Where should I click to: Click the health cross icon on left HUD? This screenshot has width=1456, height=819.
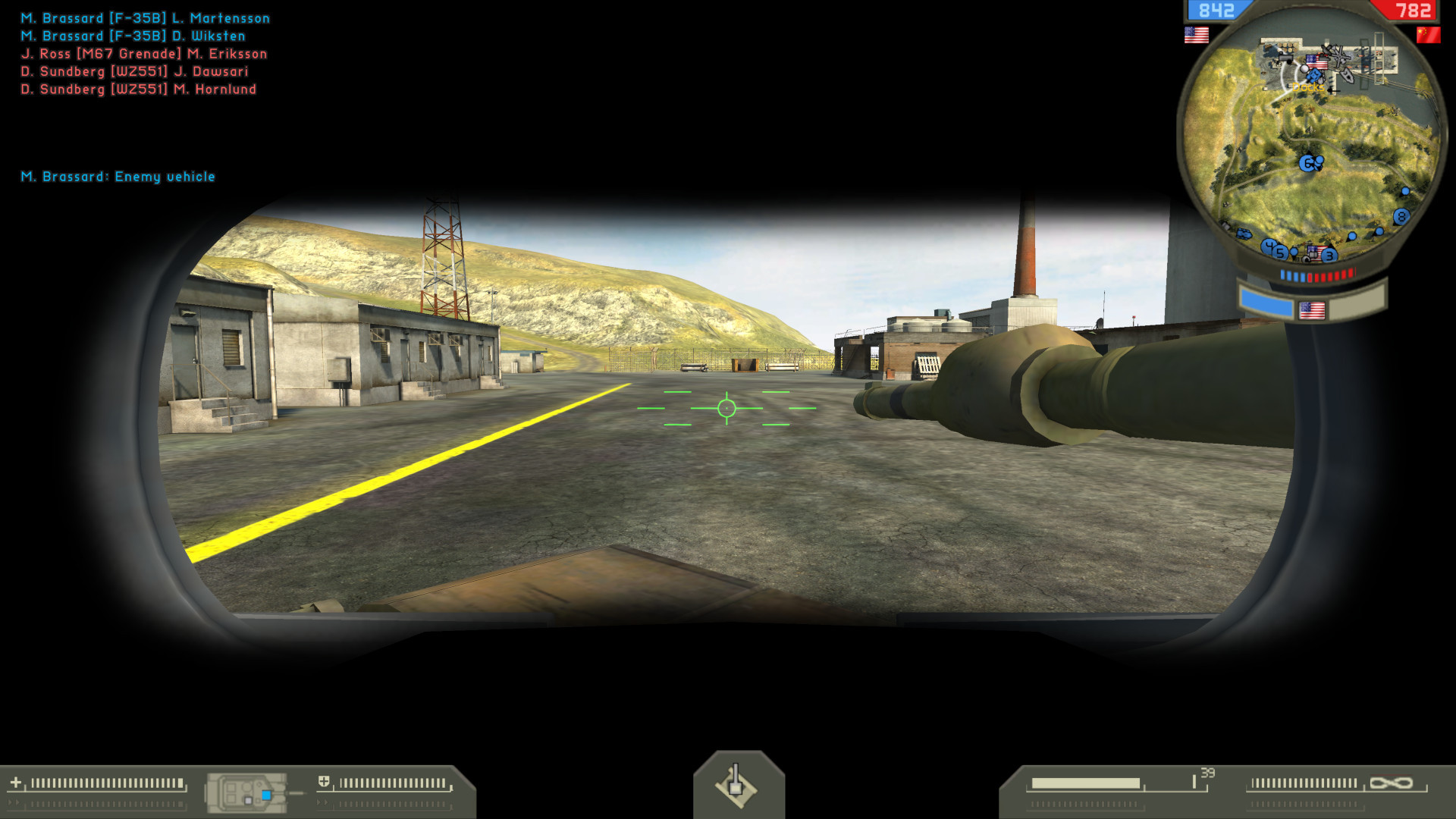click(17, 782)
